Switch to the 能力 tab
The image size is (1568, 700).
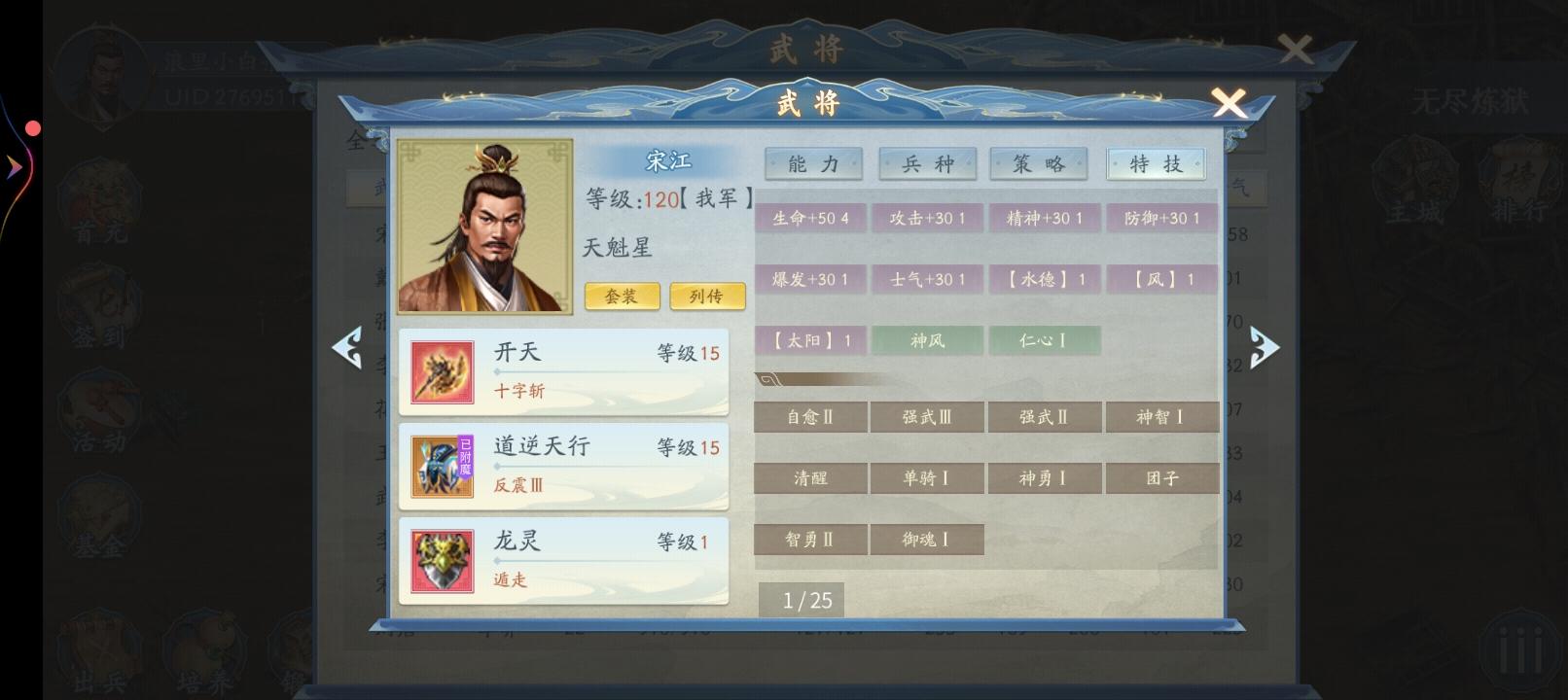(813, 163)
